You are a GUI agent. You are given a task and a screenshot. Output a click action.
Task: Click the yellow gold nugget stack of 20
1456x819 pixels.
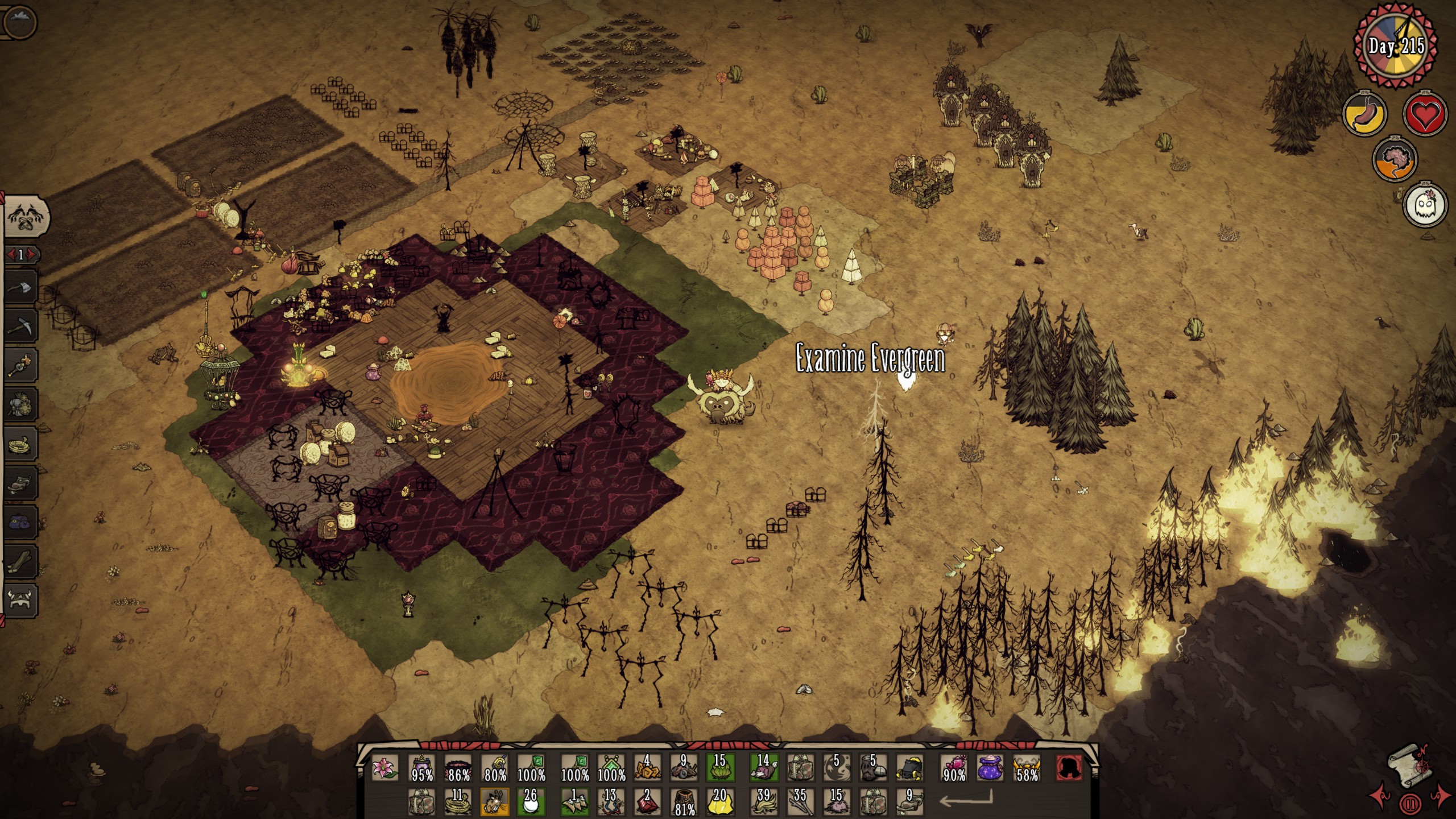719,801
